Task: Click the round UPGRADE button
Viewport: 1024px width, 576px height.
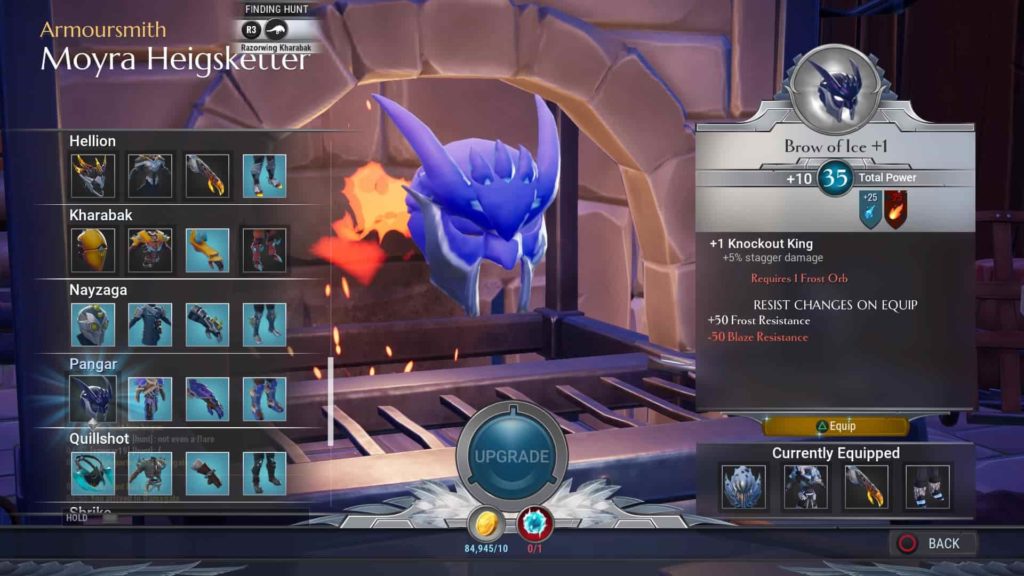Action: [x=511, y=457]
